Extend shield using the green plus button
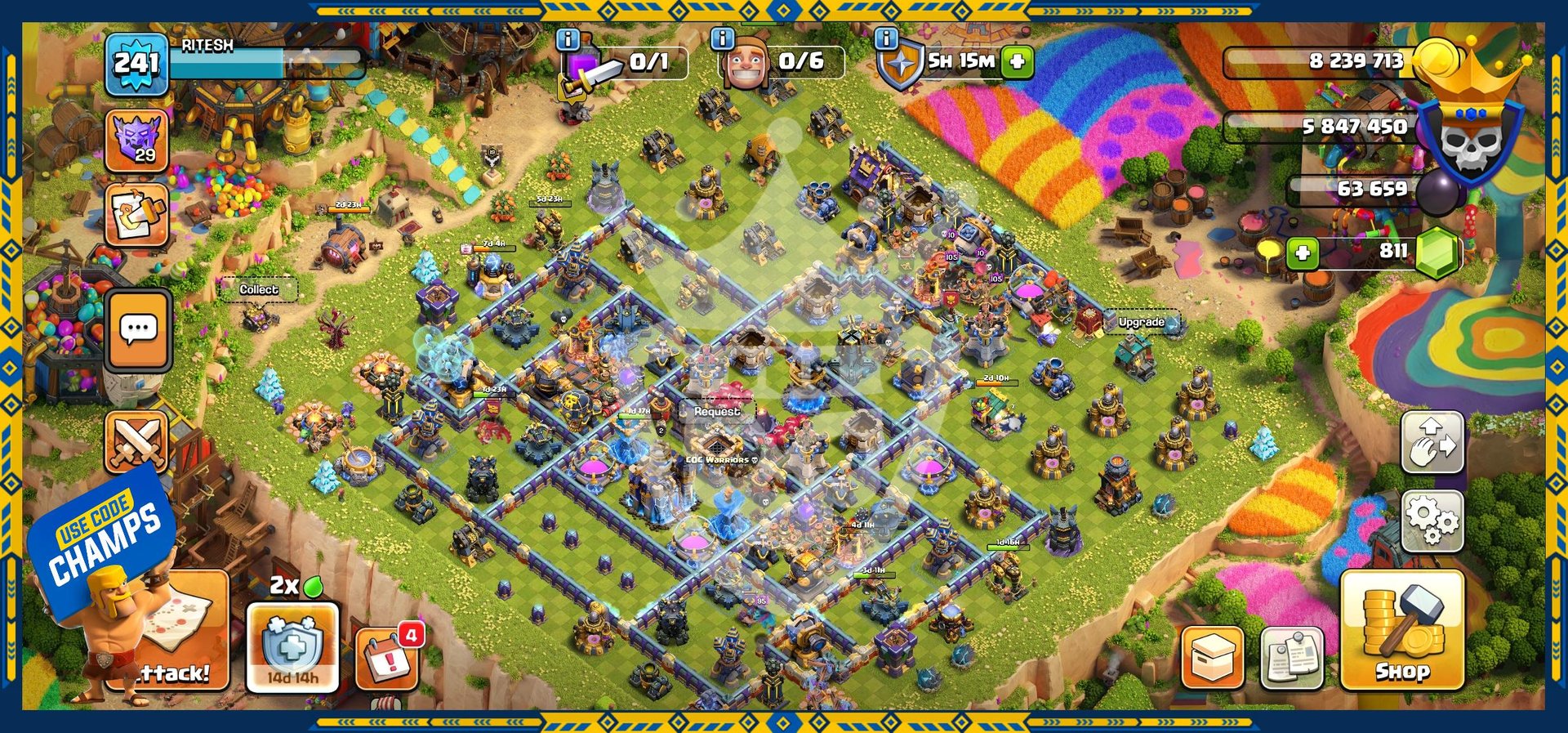The image size is (1568, 733). [x=1018, y=61]
